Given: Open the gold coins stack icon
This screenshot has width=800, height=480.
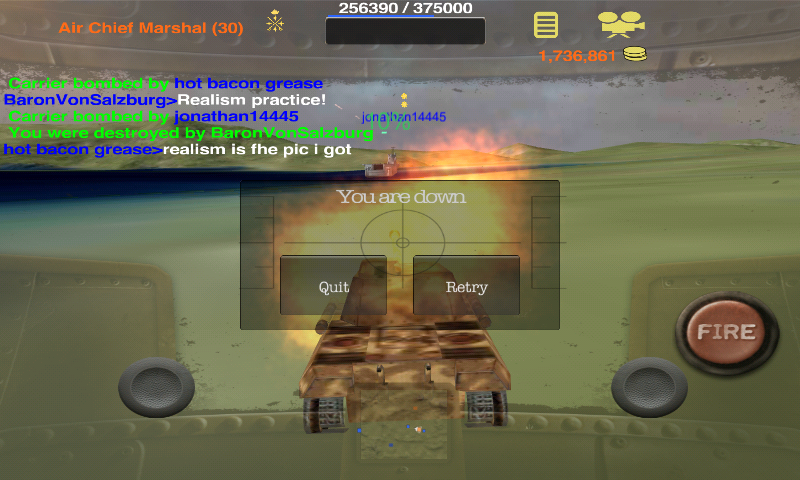Looking at the screenshot, I should [634, 54].
